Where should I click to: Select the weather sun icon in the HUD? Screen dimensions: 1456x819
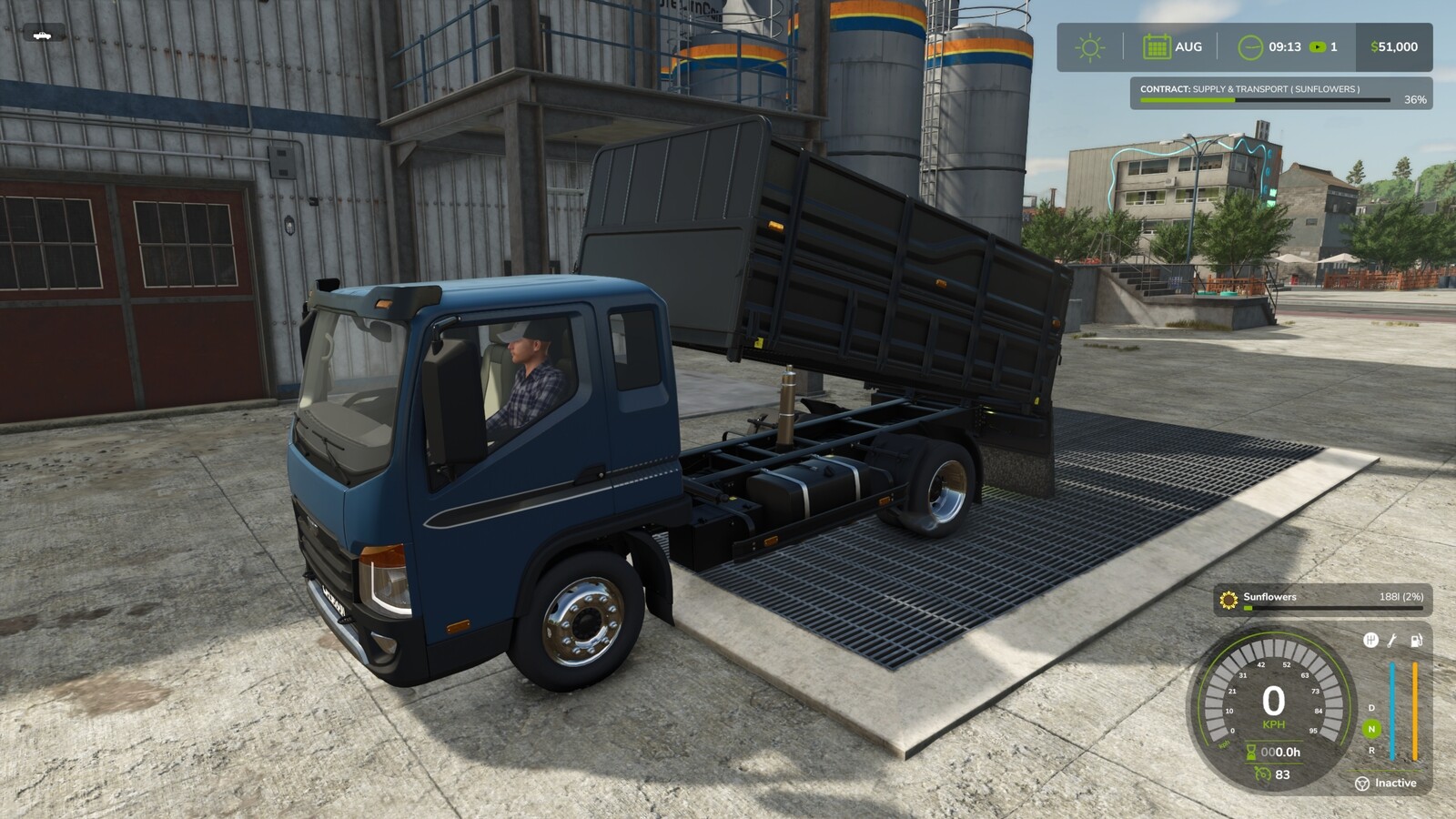tap(1089, 46)
